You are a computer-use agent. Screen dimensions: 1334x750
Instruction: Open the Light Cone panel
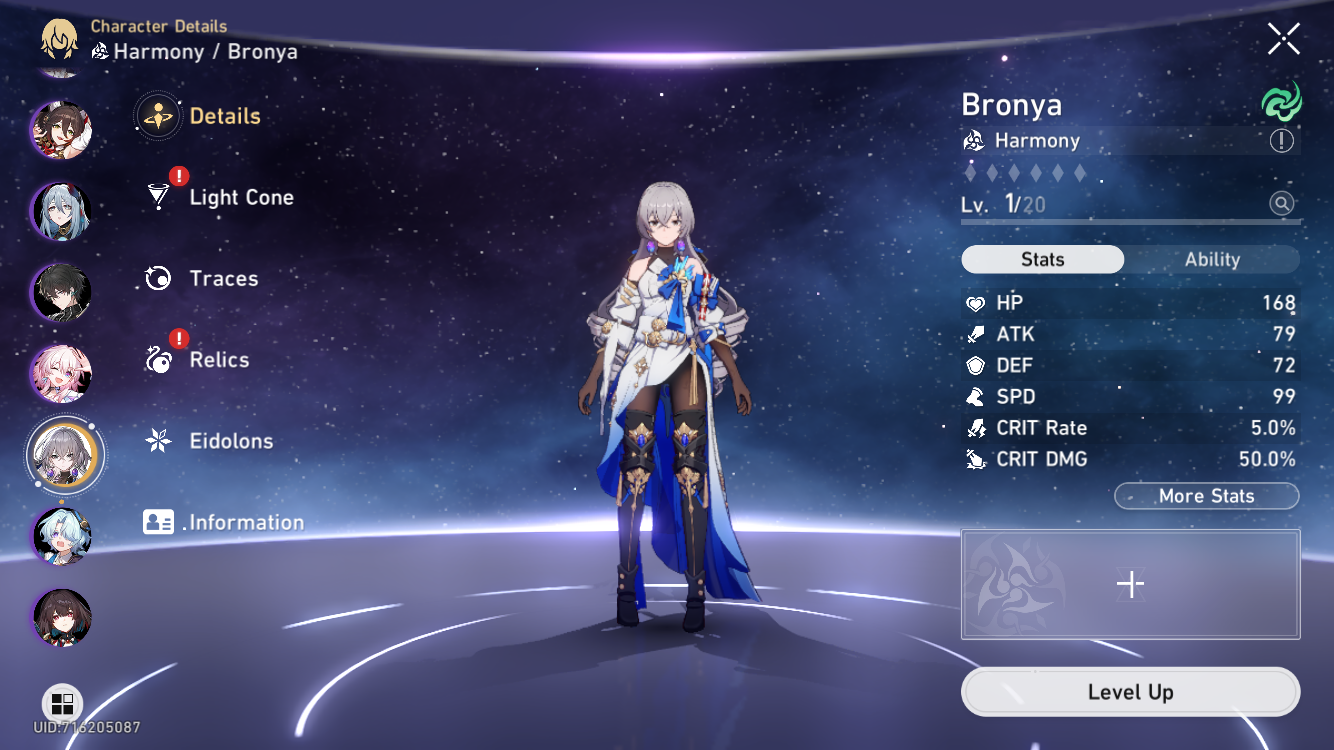click(240, 197)
